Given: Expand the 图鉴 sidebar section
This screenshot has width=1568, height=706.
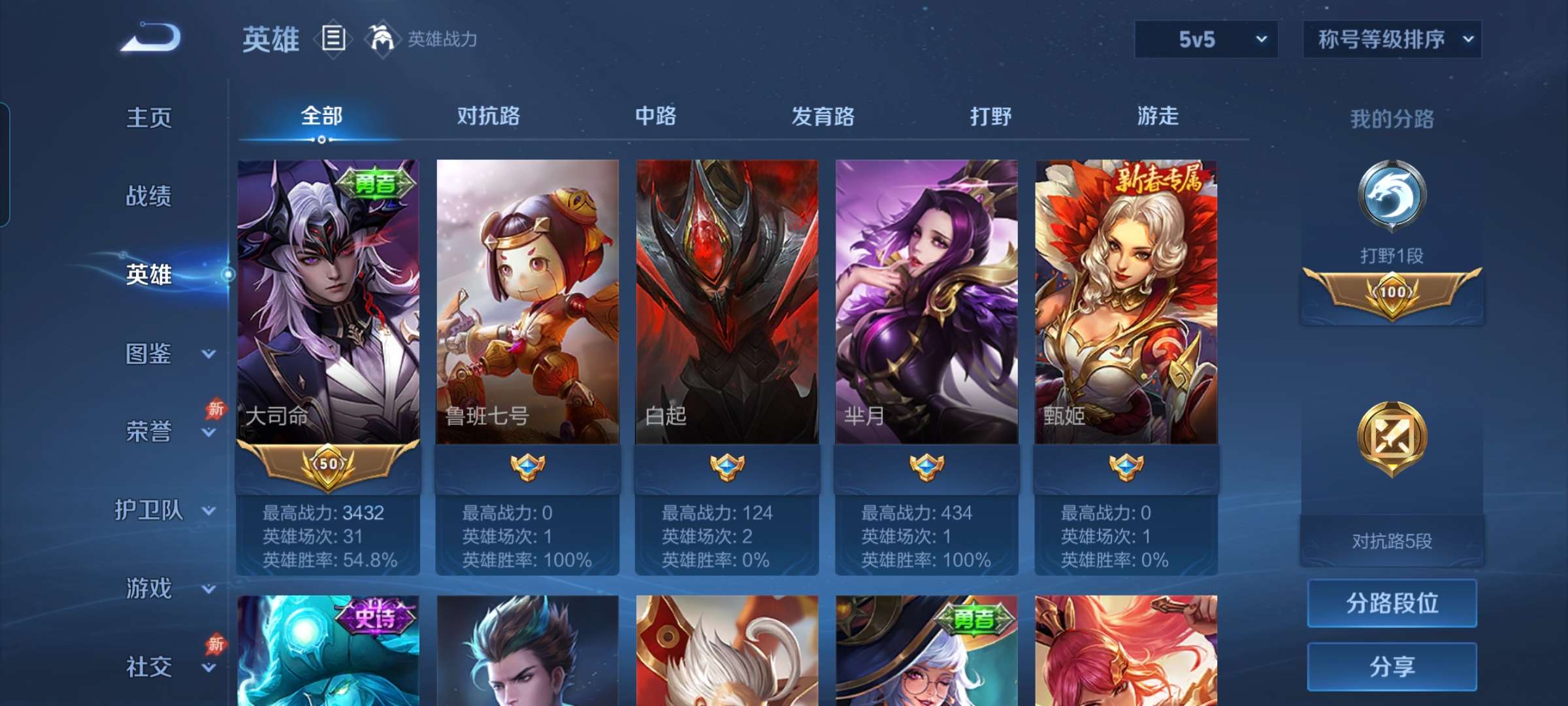Looking at the screenshot, I should pos(154,353).
